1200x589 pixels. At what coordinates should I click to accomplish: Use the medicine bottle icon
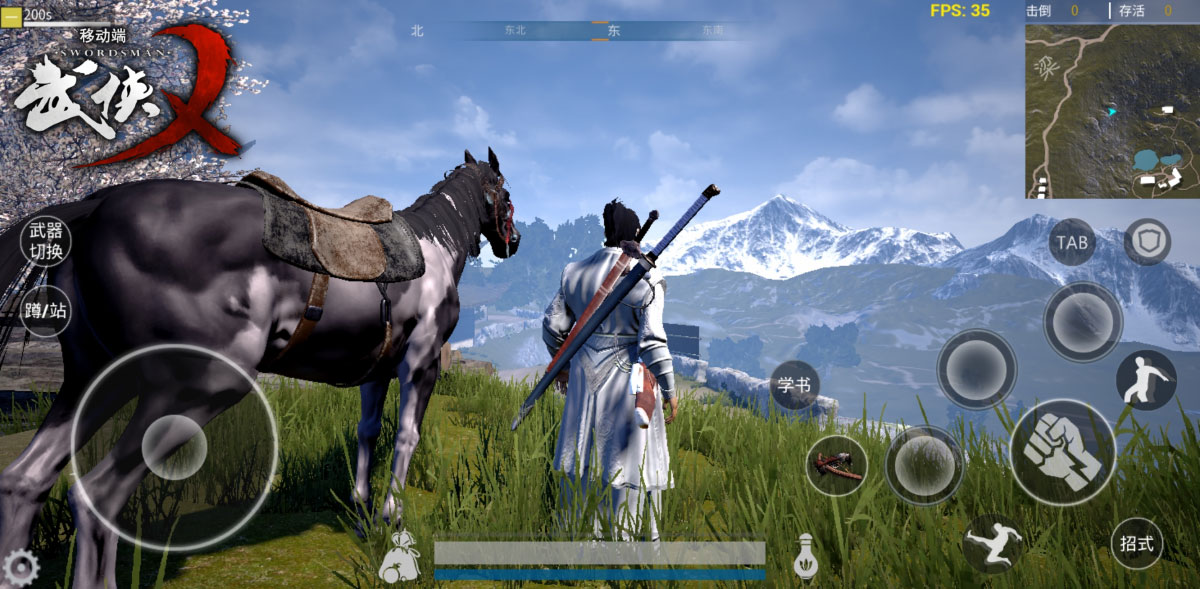(805, 557)
